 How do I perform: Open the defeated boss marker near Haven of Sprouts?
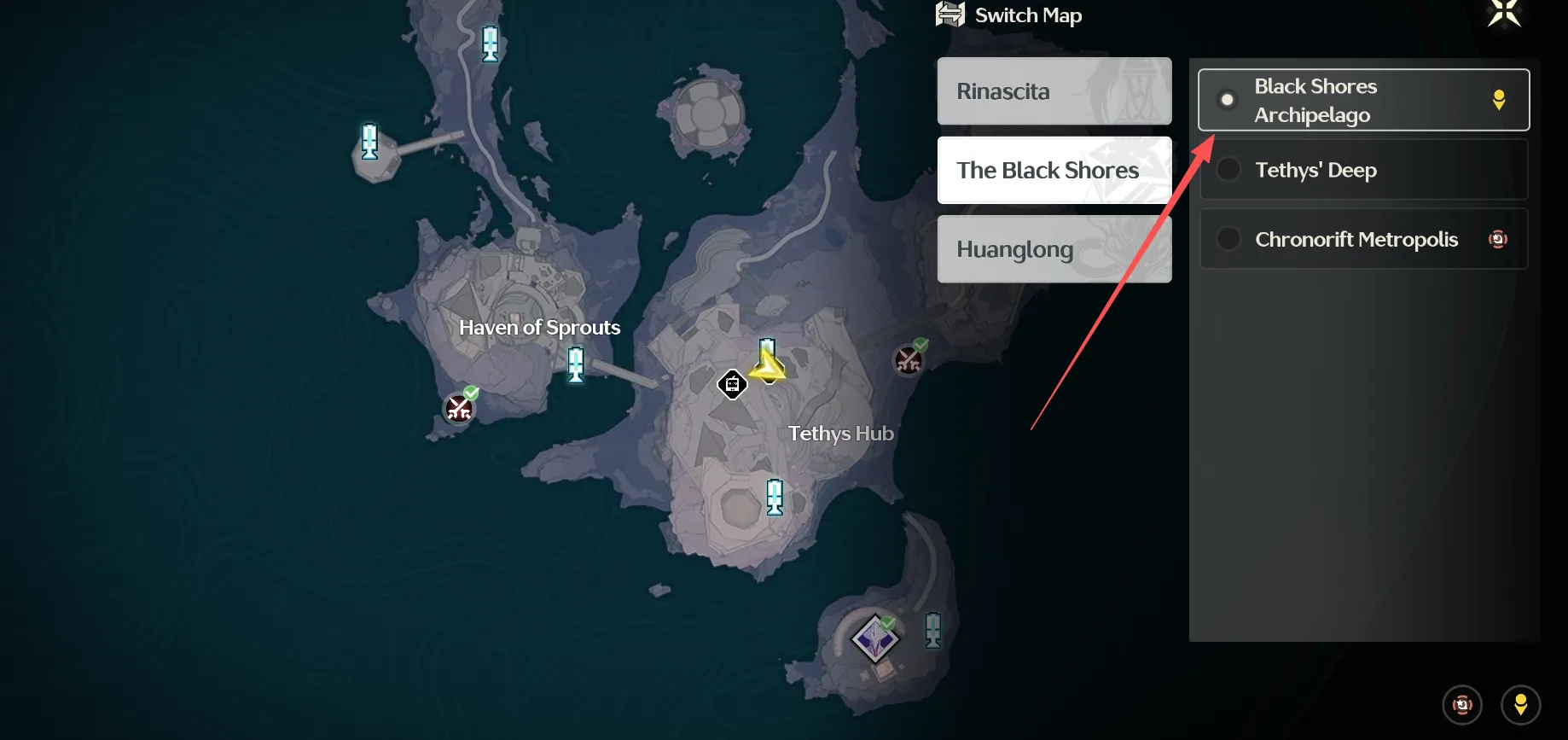coord(459,408)
